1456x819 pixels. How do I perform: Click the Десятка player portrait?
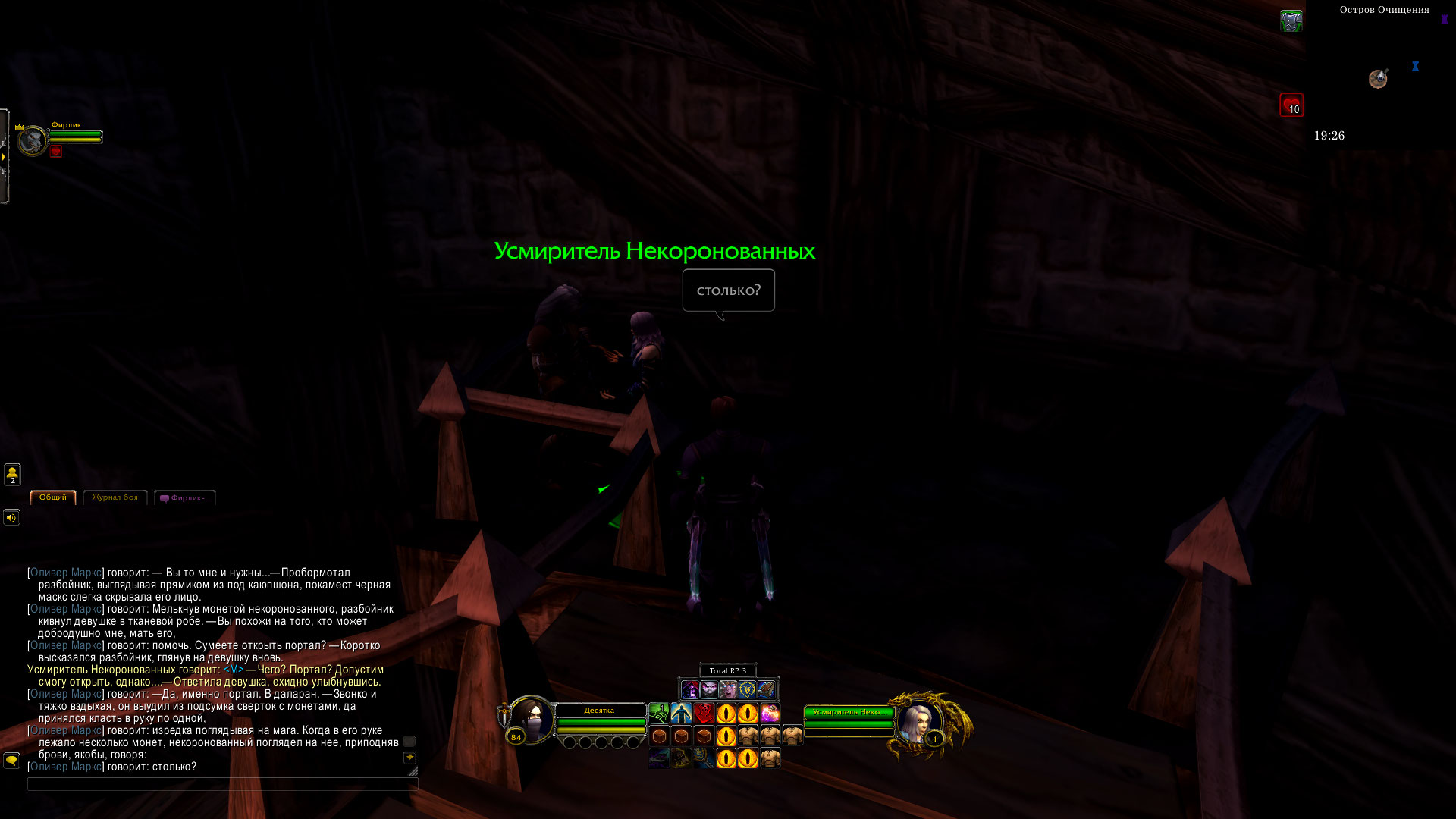[x=531, y=719]
